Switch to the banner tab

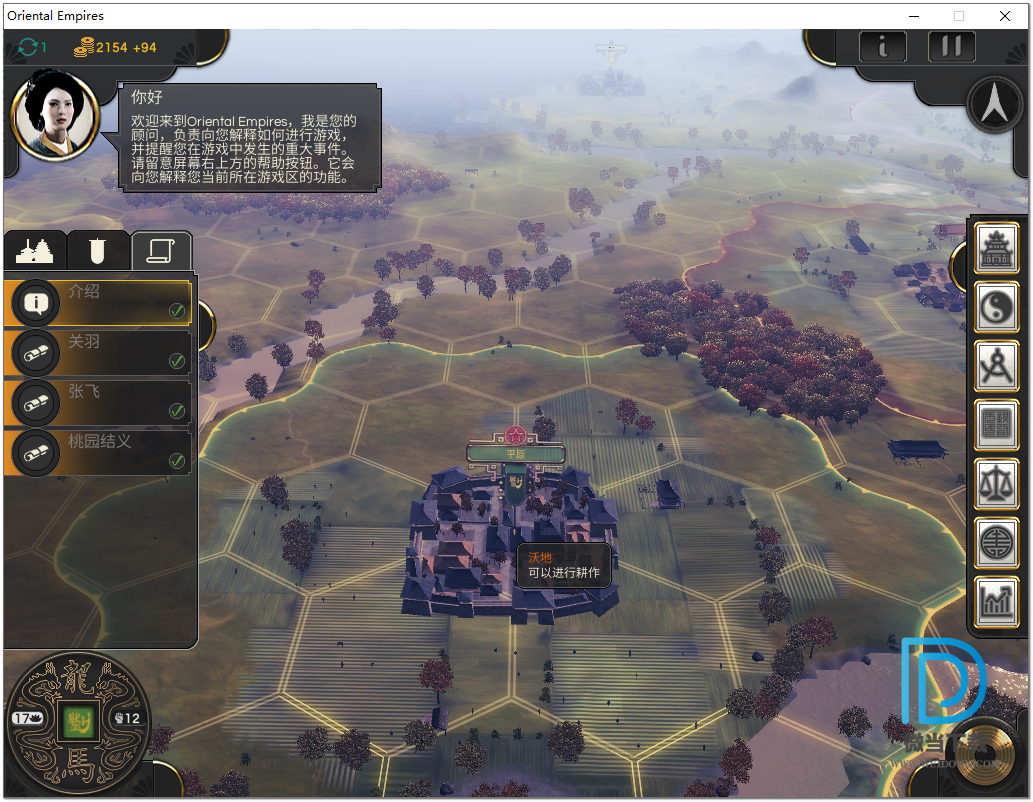tap(98, 250)
